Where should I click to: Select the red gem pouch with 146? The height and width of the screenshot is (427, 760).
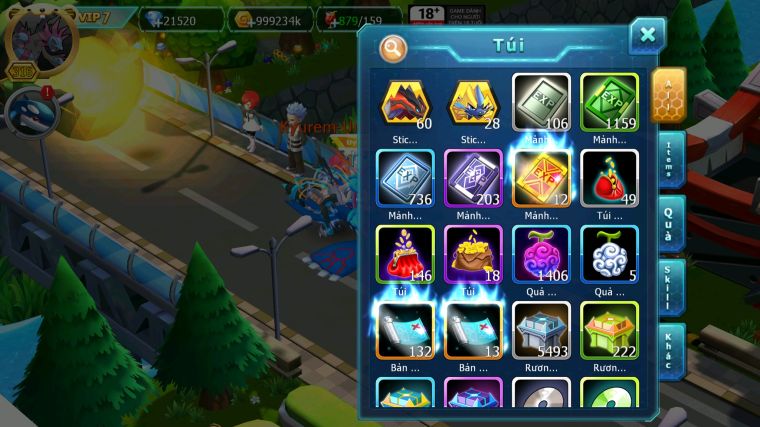(x=405, y=254)
